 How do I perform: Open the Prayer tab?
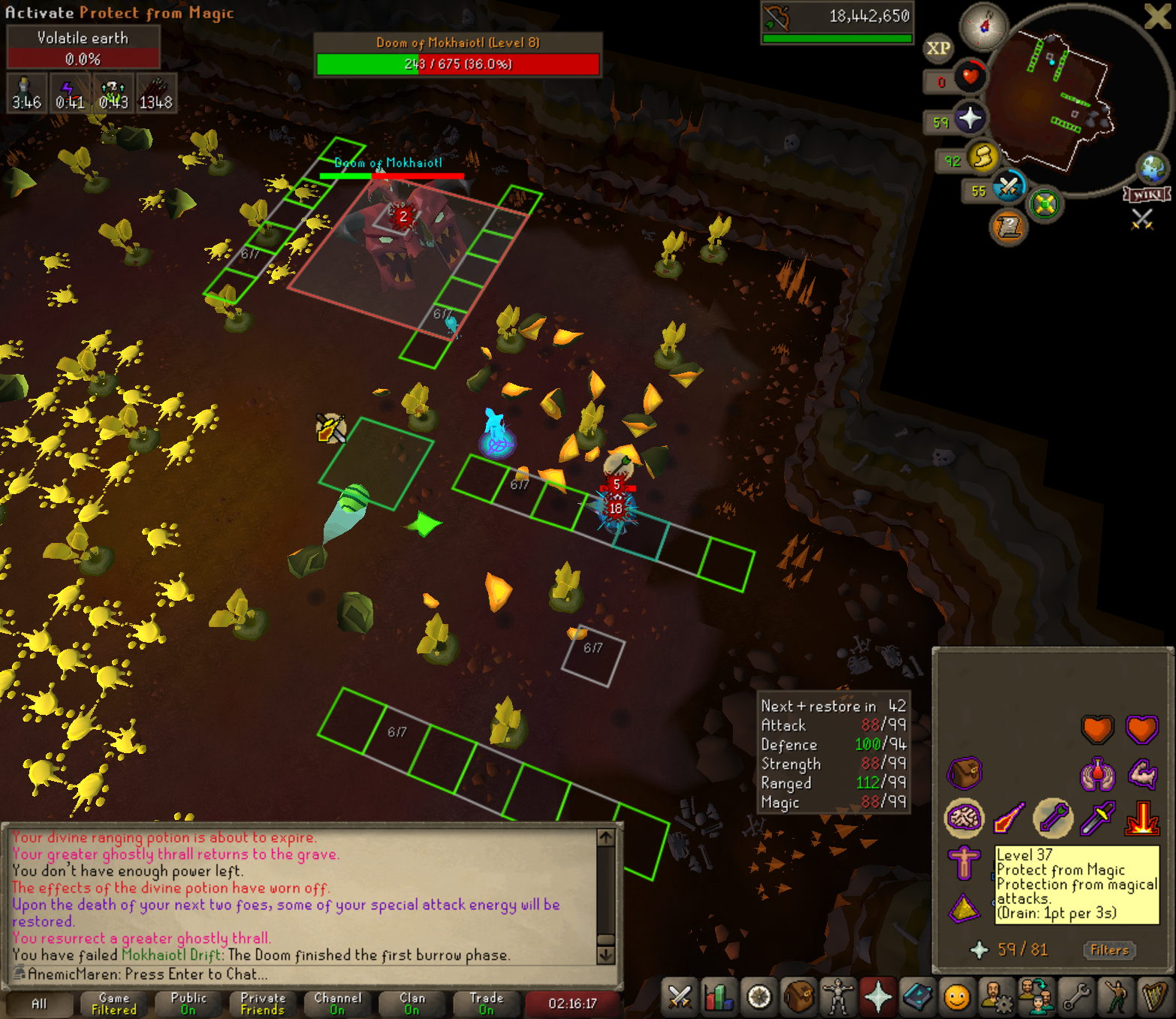877,998
